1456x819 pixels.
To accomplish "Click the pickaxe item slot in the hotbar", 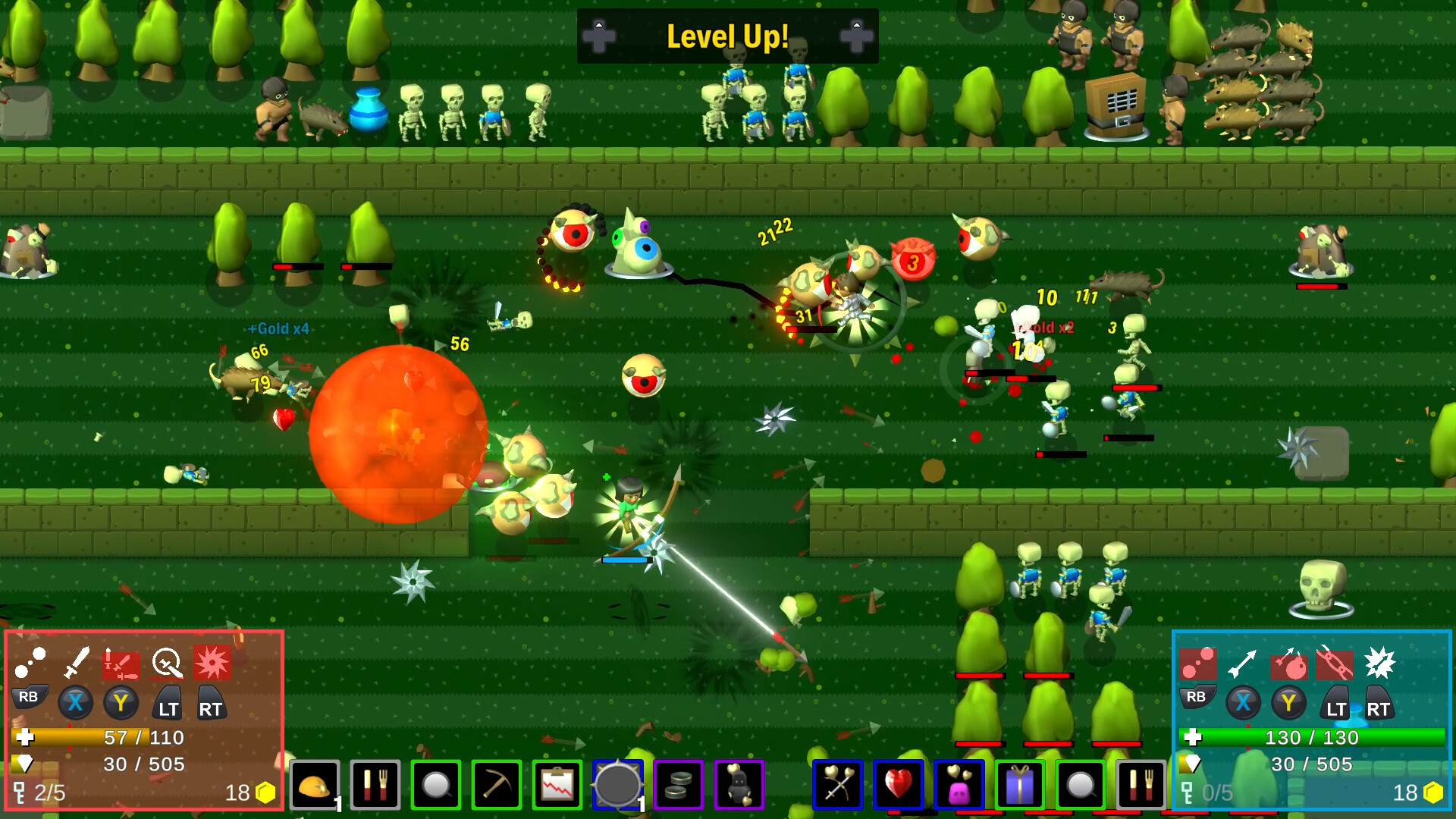I will click(495, 786).
